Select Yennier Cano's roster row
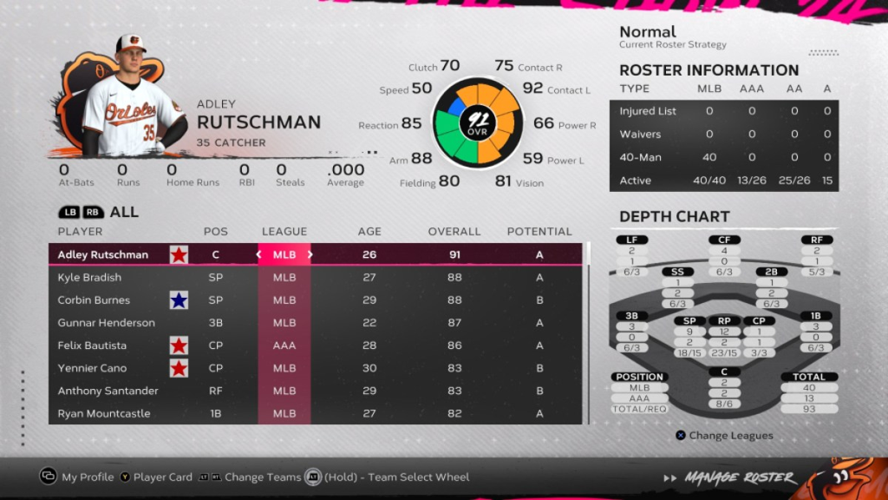This screenshot has width=888, height=500. pyautogui.click(x=91, y=368)
